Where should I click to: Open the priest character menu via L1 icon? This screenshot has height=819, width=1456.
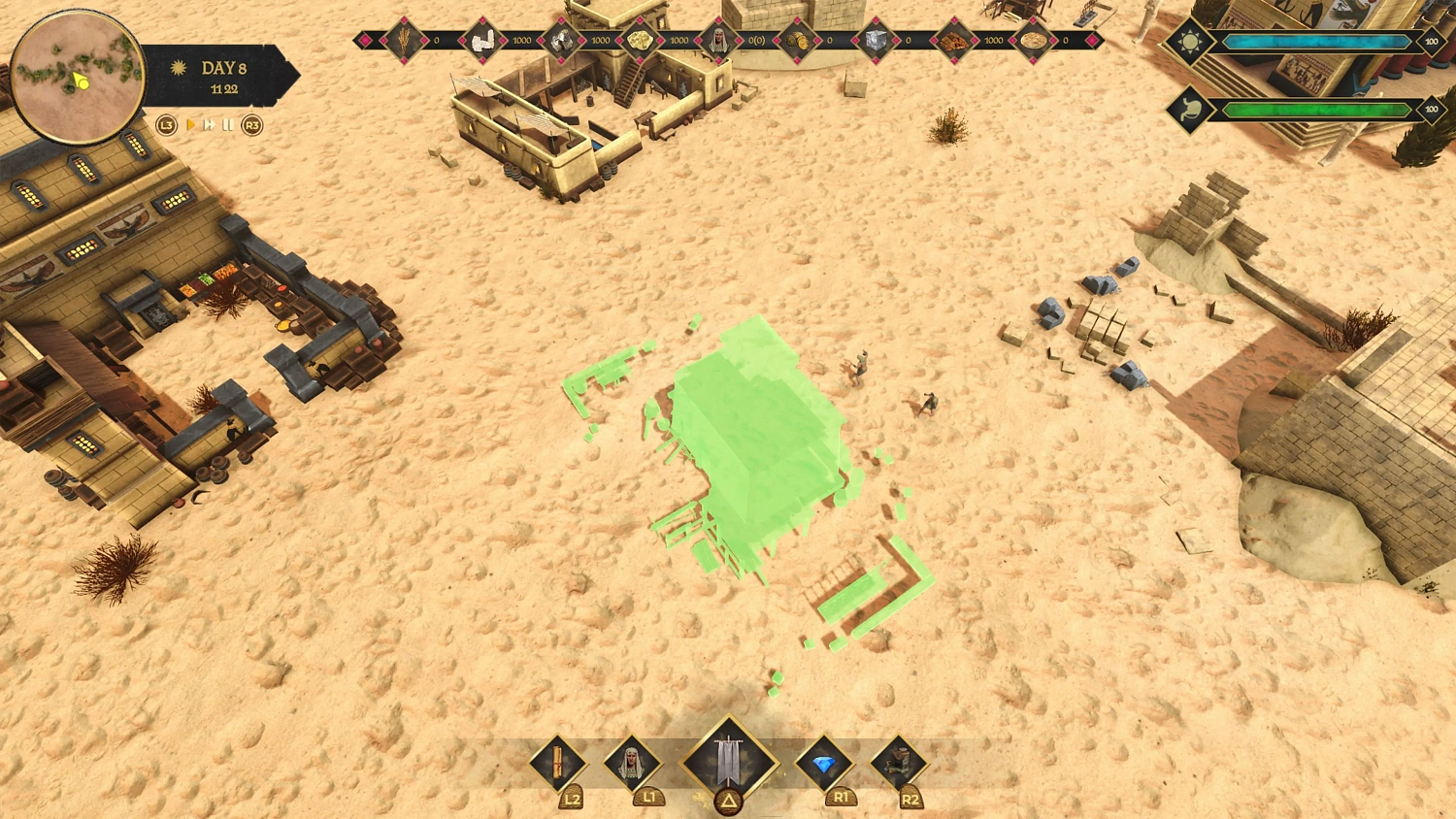click(631, 767)
